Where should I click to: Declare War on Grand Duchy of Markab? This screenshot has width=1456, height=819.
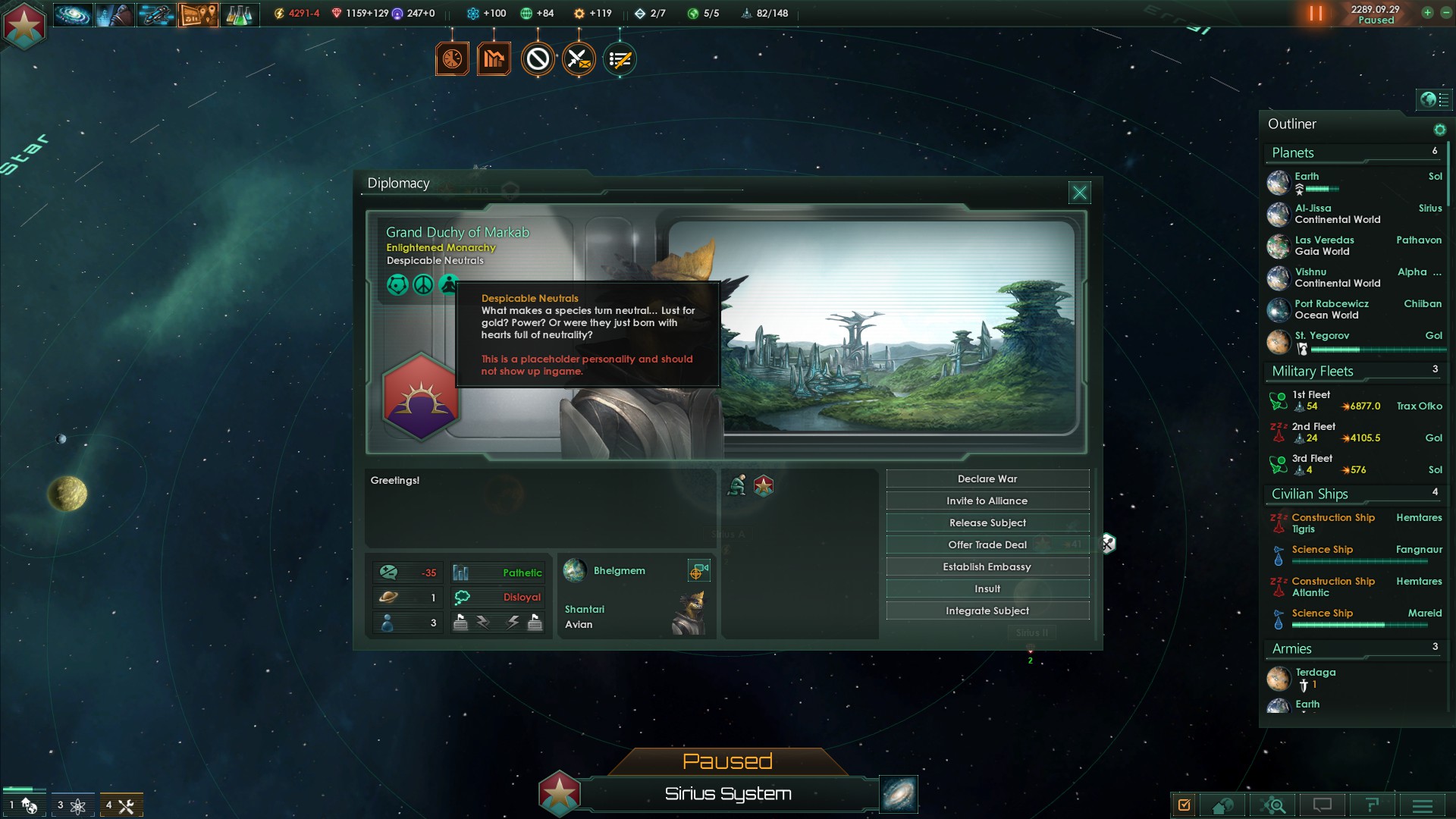tap(987, 479)
